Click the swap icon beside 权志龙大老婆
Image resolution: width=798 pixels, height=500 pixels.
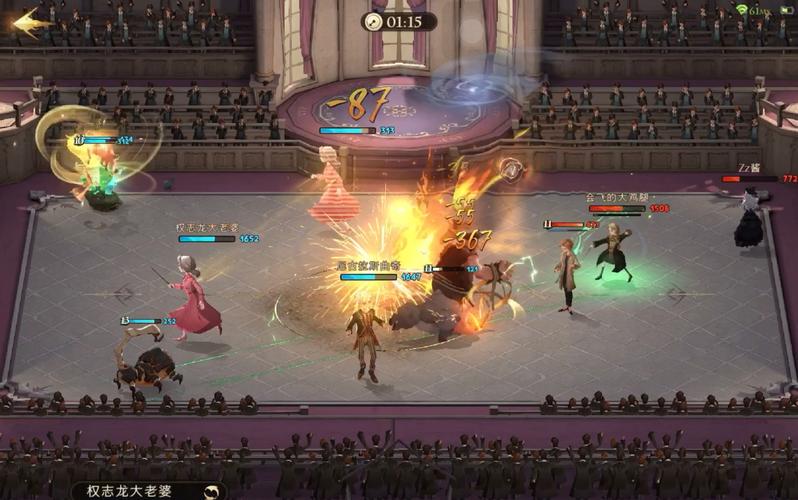click(x=211, y=491)
